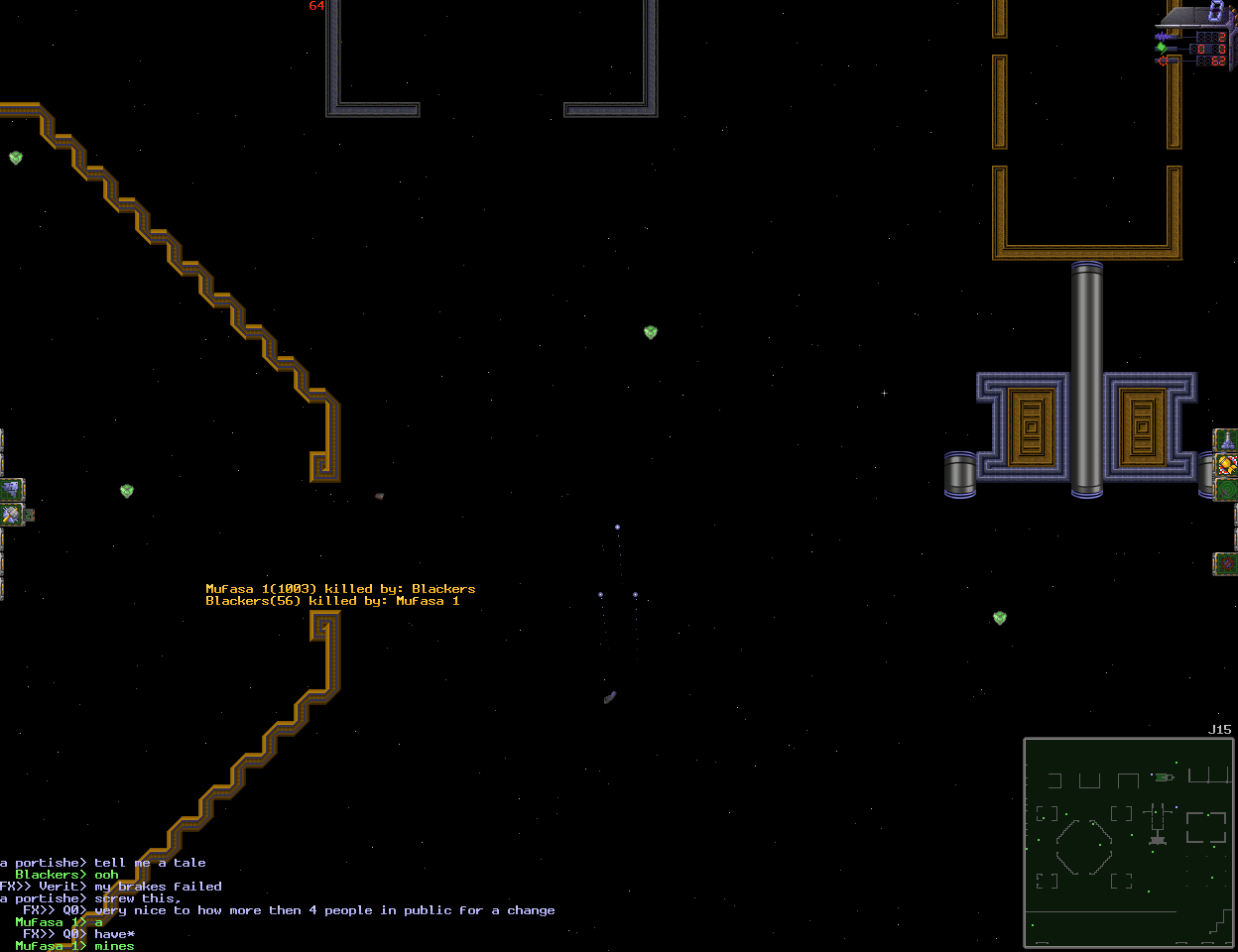Select the red crossed-circle status icon
The image size is (1238, 952).
[1227, 564]
